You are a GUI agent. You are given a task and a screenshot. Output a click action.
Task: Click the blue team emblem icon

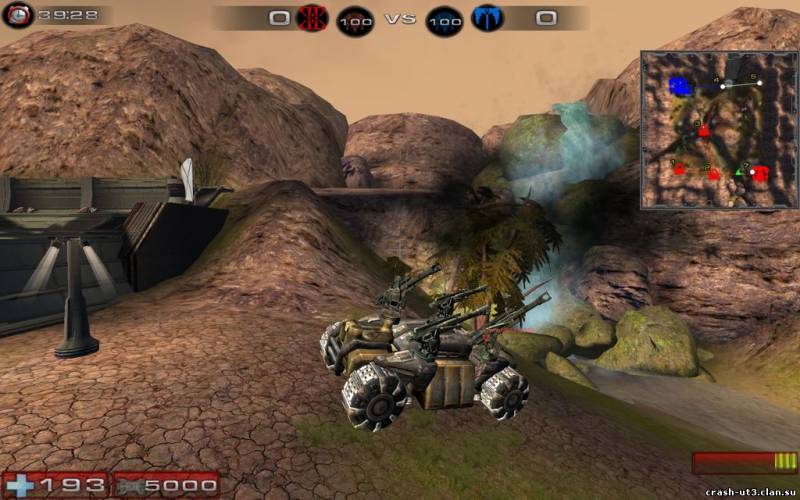point(486,19)
